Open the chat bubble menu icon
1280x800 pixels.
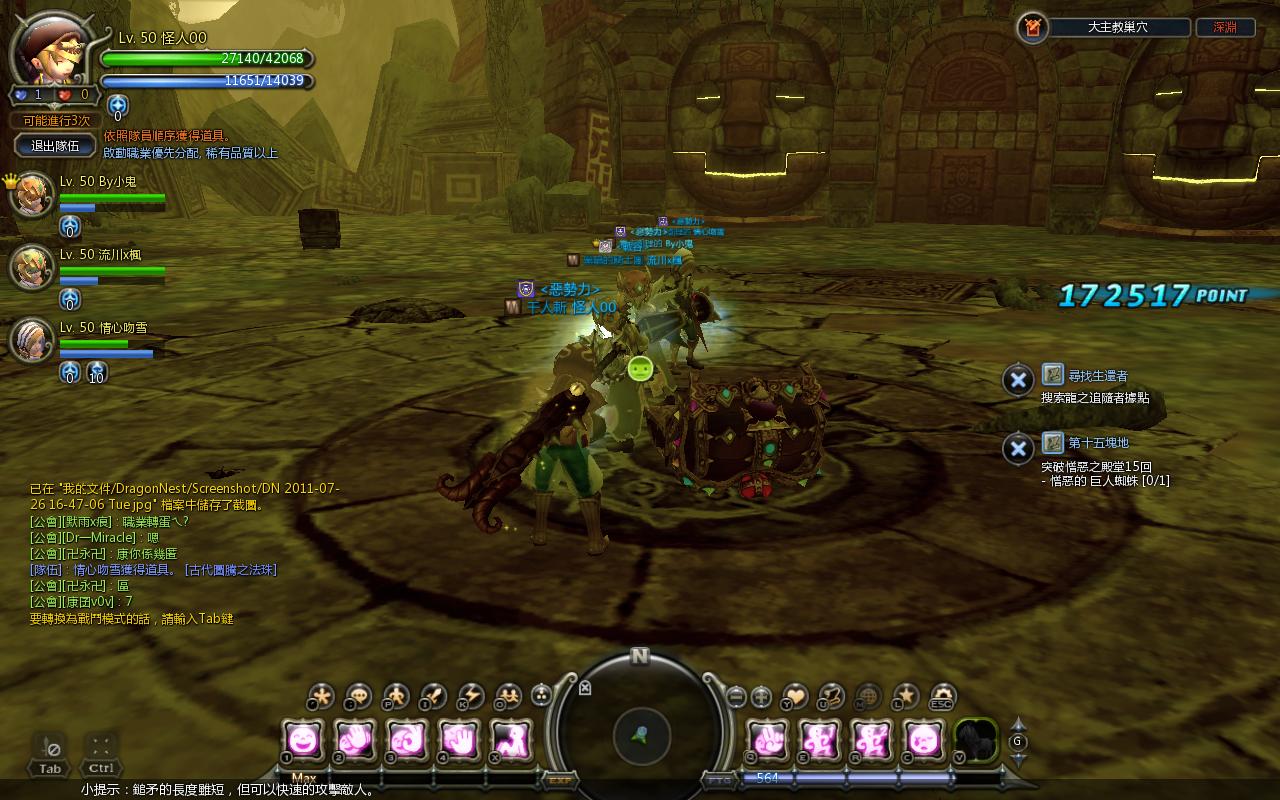pos(358,696)
